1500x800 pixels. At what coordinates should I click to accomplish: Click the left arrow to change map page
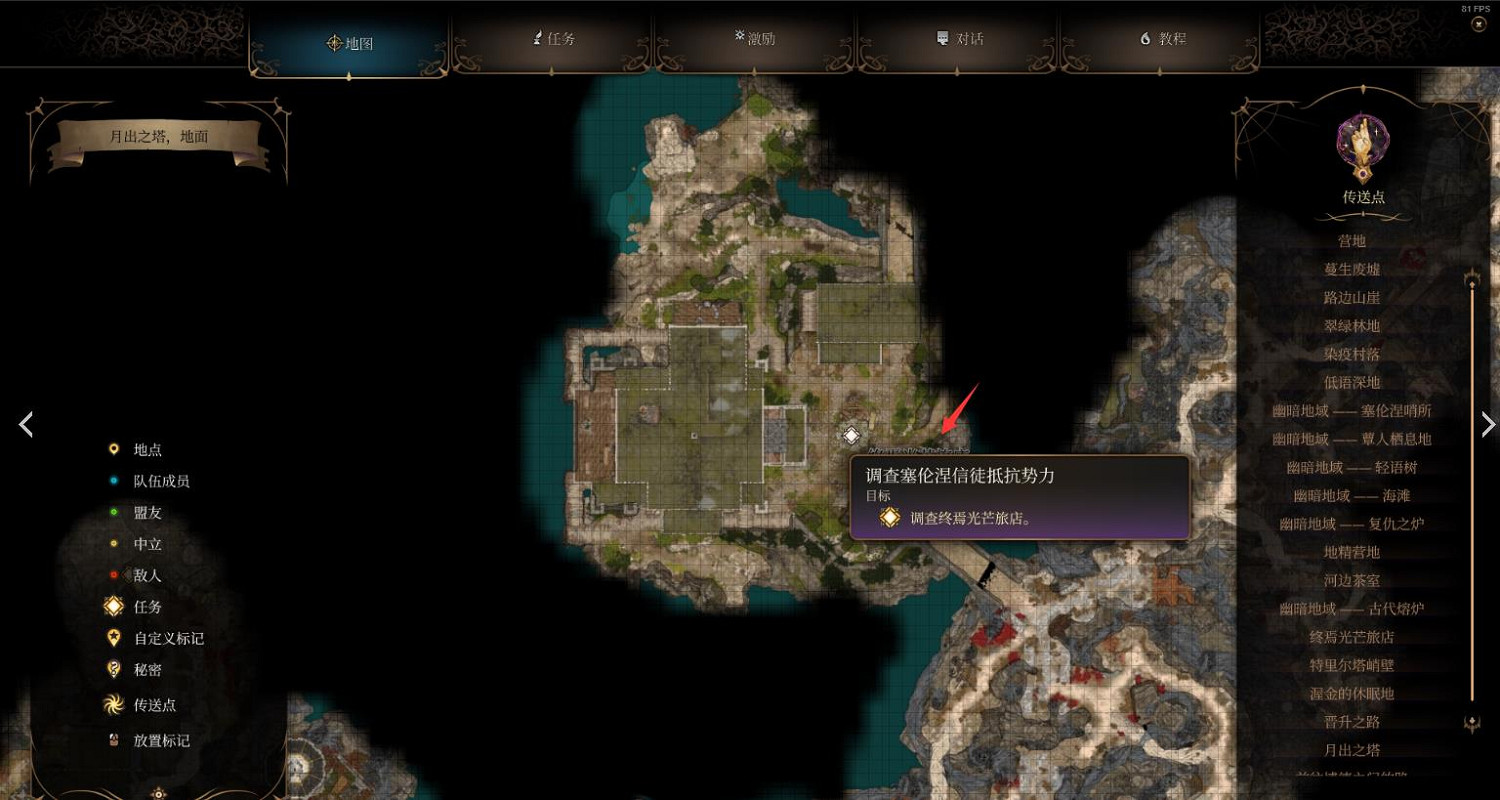[26, 424]
